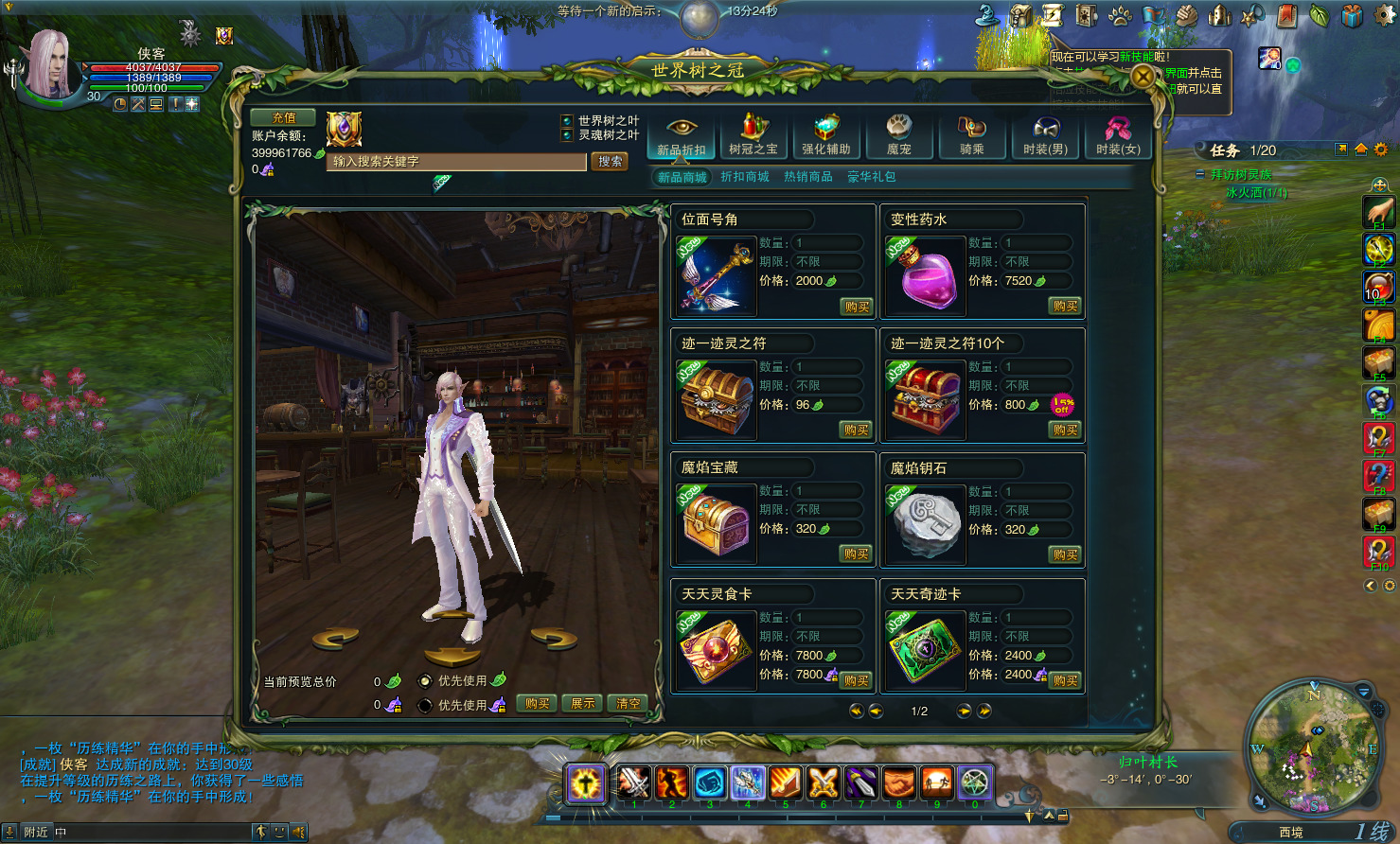Open the 魔宠 pet category
The image size is (1400, 844).
898,135
